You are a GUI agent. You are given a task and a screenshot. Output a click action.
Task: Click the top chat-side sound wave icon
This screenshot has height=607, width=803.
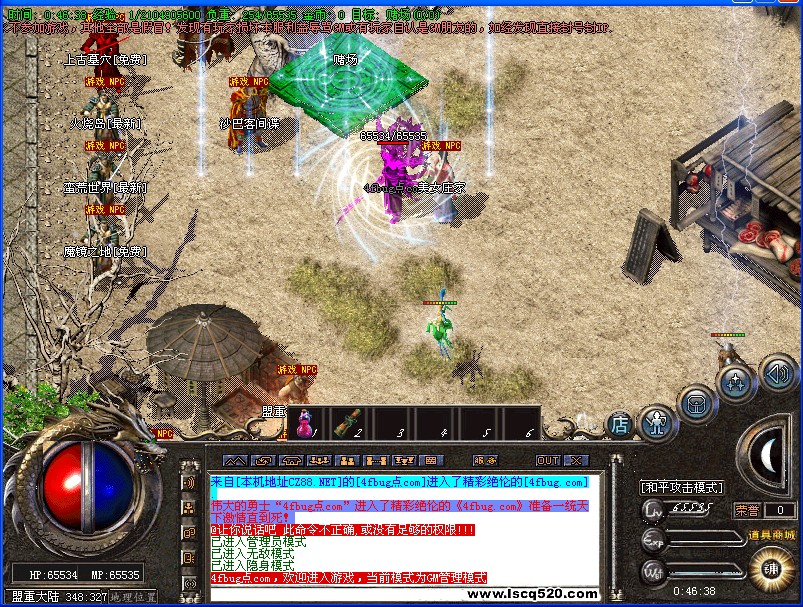189,482
